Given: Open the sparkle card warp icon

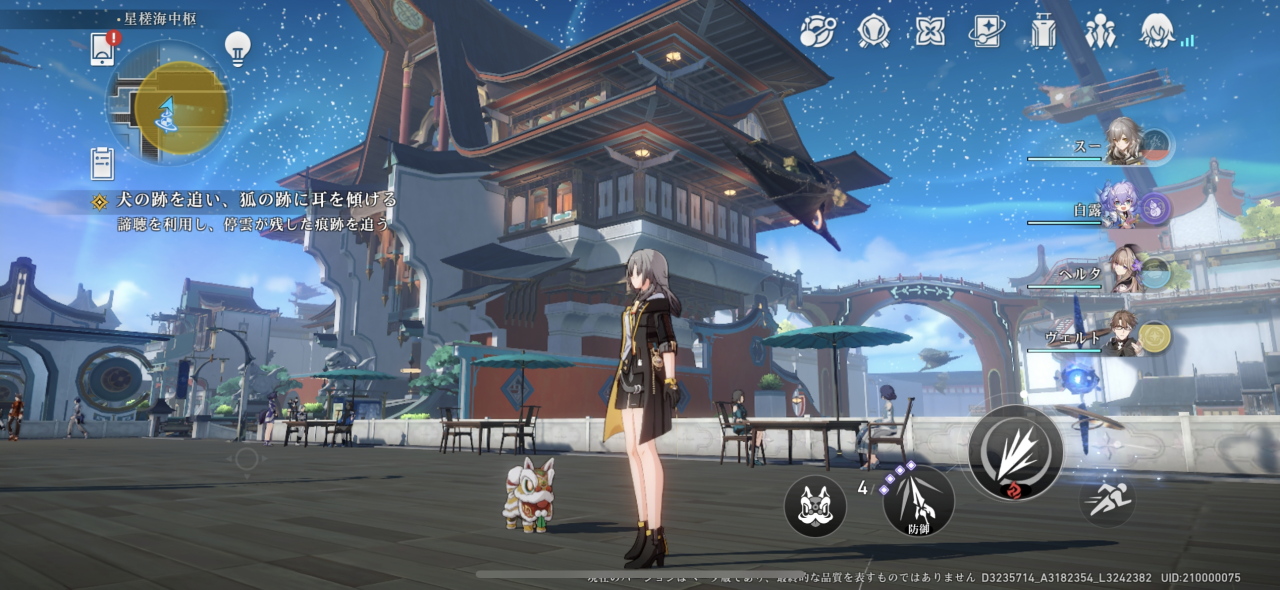Looking at the screenshot, I should click(x=986, y=31).
